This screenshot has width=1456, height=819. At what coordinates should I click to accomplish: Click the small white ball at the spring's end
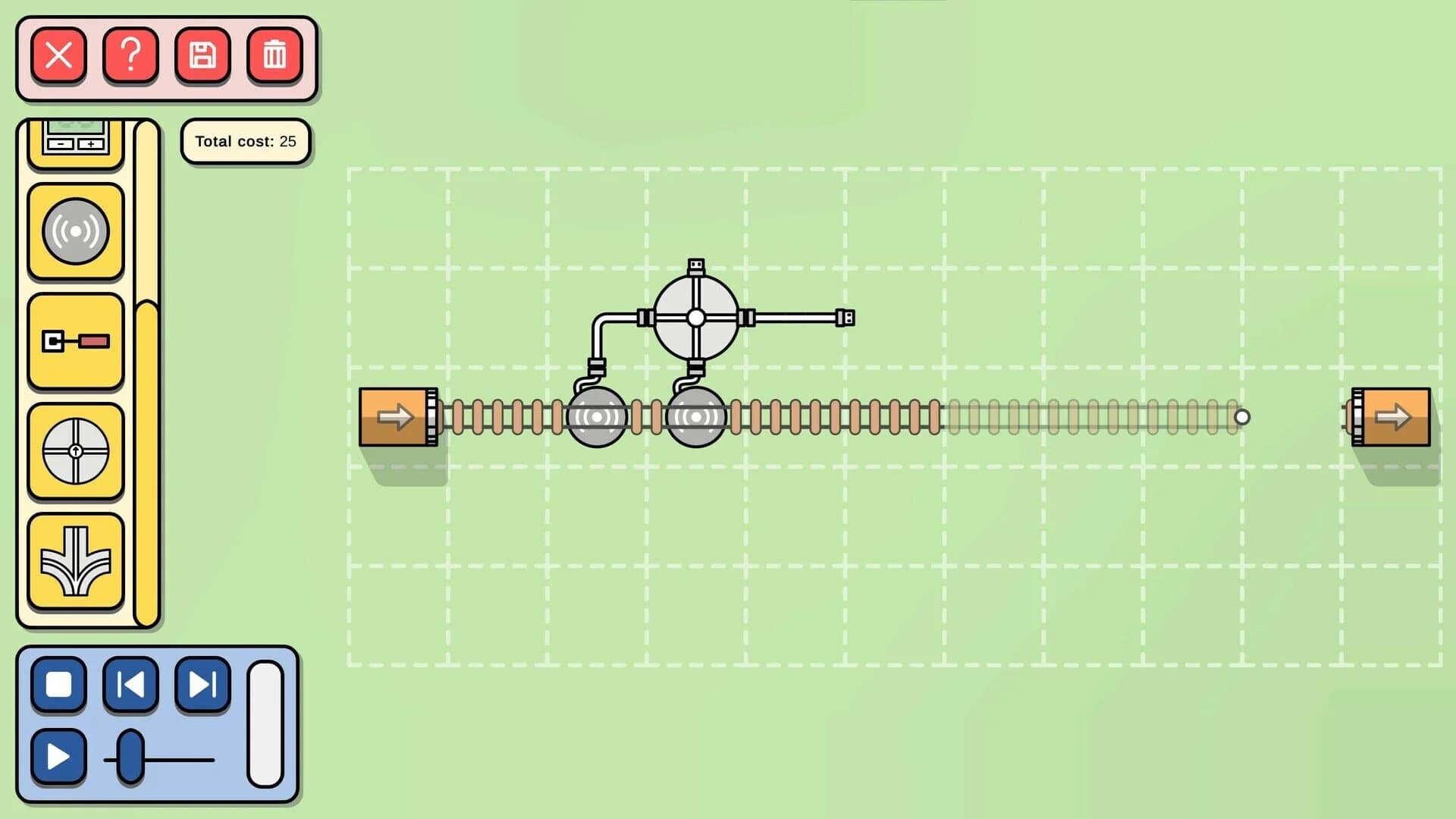pos(1242,416)
